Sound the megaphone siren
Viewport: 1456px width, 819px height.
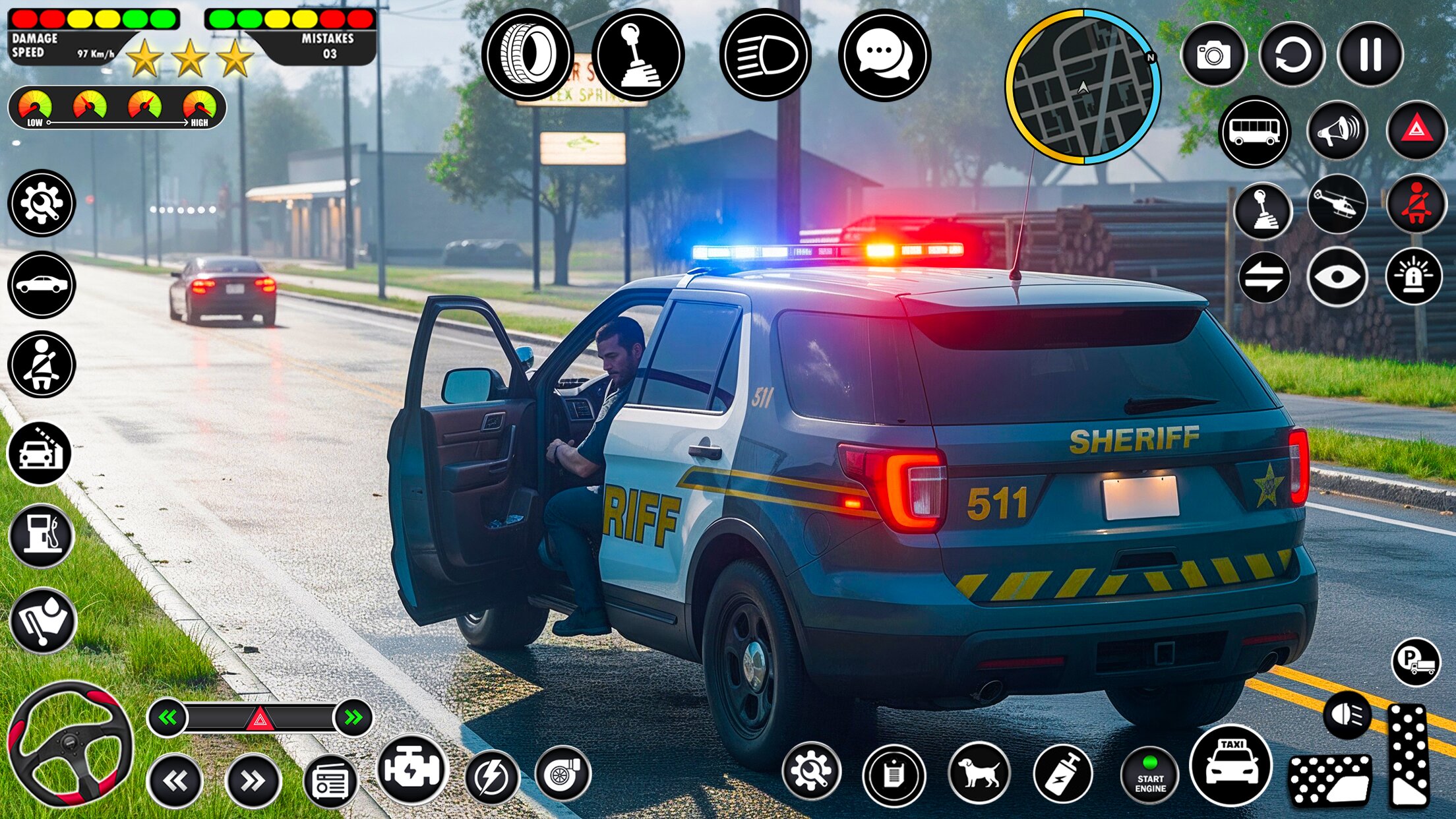[1337, 131]
